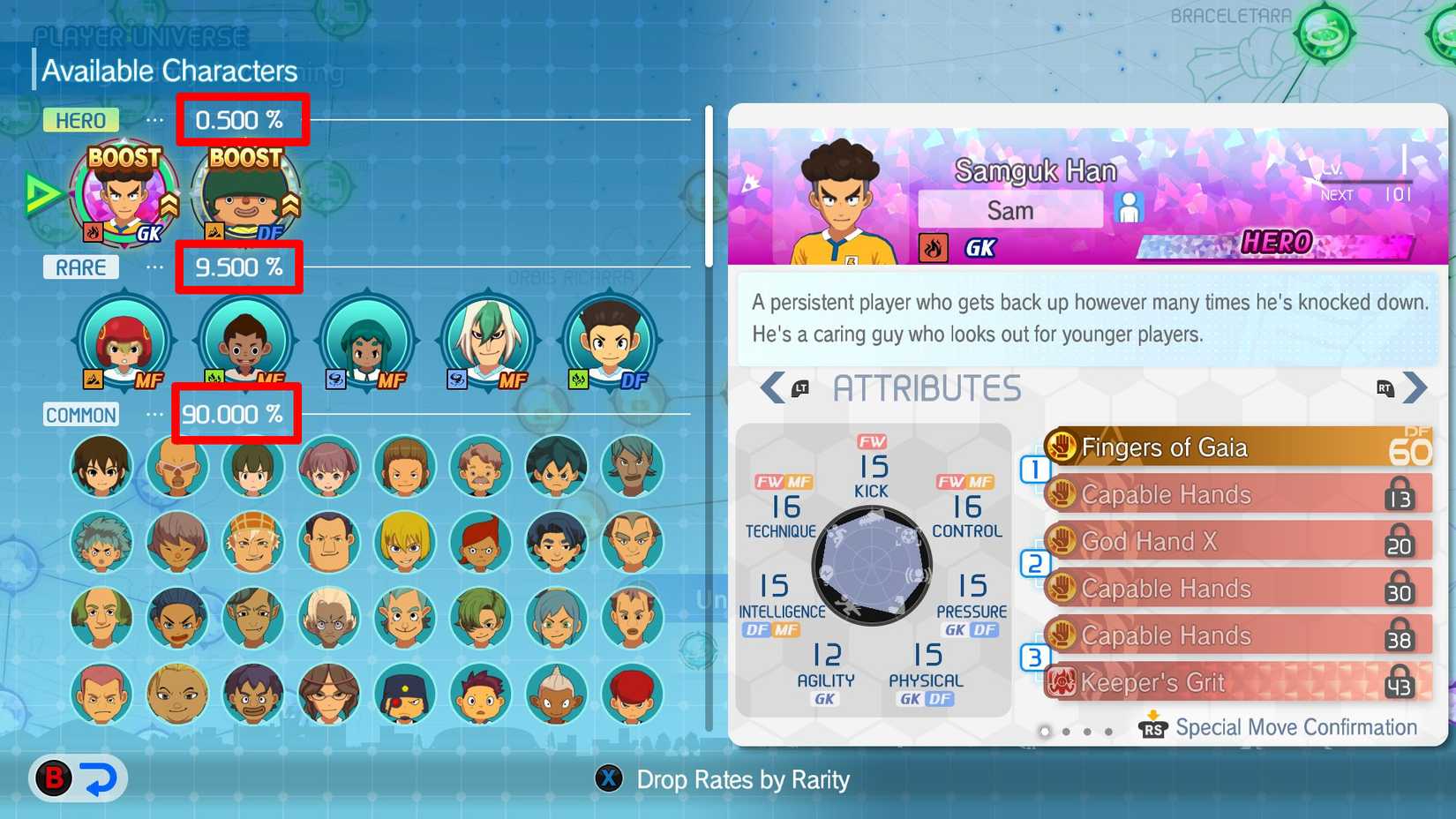Click the RT arrow for next attribute page
Image resolution: width=1456 pixels, height=819 pixels.
point(1415,387)
